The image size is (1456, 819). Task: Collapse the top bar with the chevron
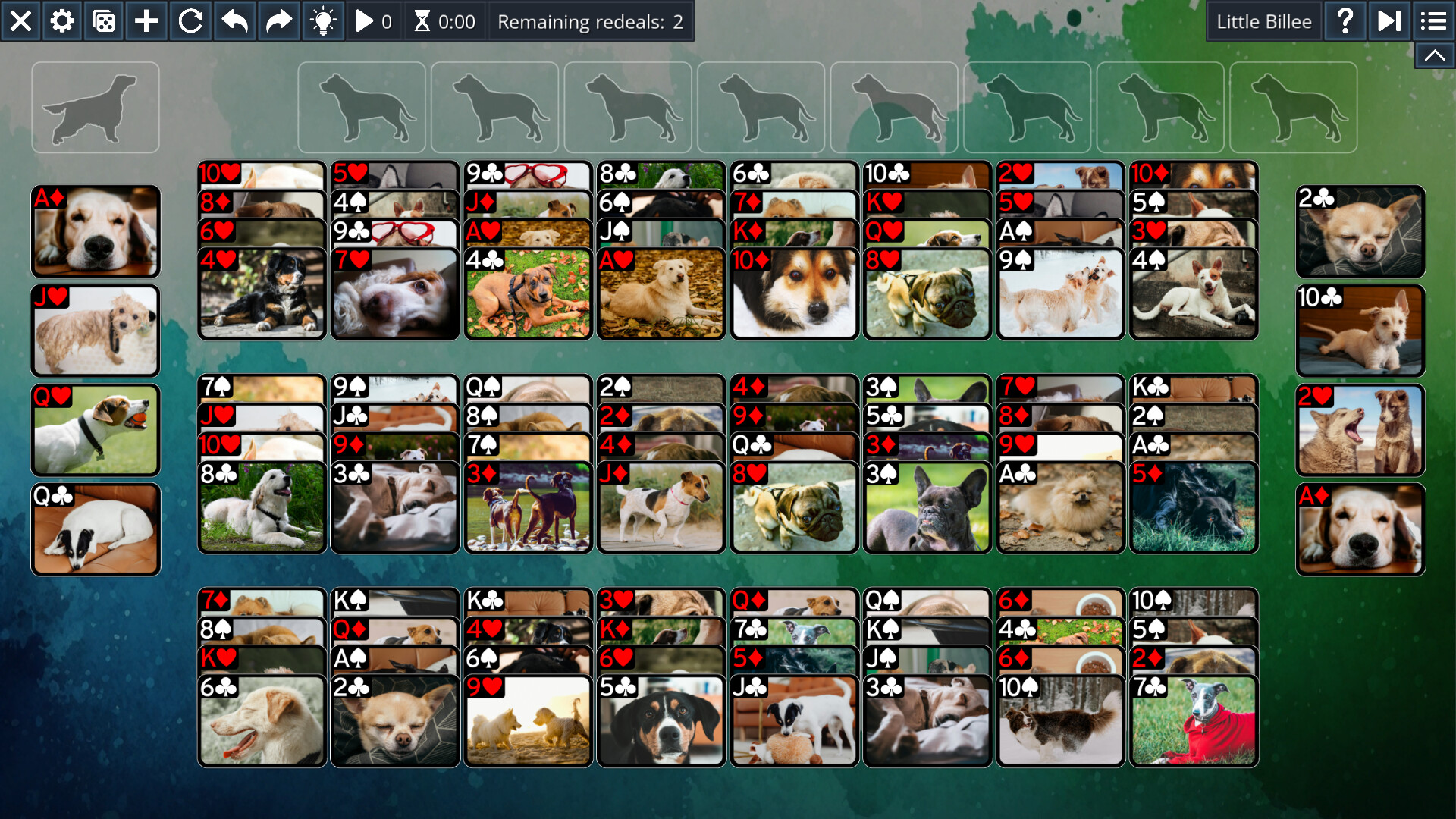pyautogui.click(x=1433, y=55)
